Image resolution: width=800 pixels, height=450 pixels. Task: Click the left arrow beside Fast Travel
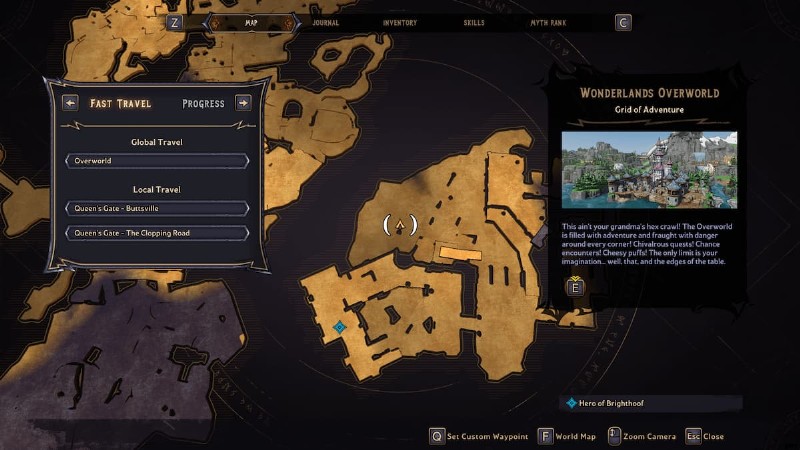coord(70,103)
